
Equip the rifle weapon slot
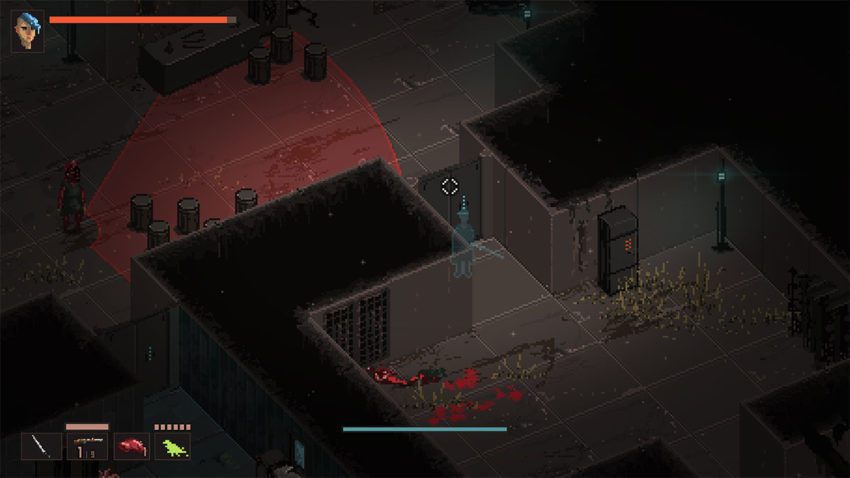(x=87, y=446)
